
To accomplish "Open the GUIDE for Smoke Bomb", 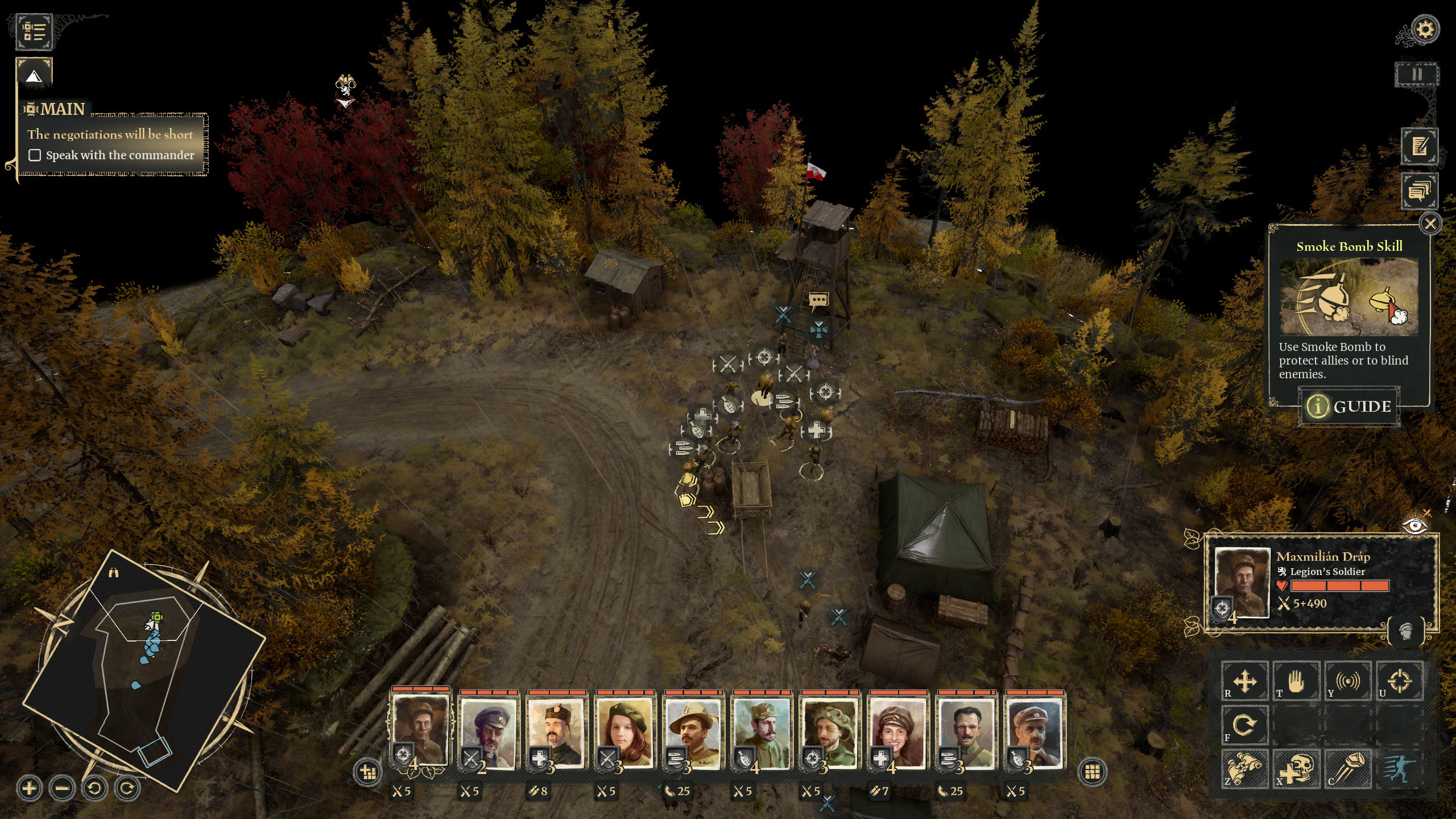I will [x=1349, y=406].
